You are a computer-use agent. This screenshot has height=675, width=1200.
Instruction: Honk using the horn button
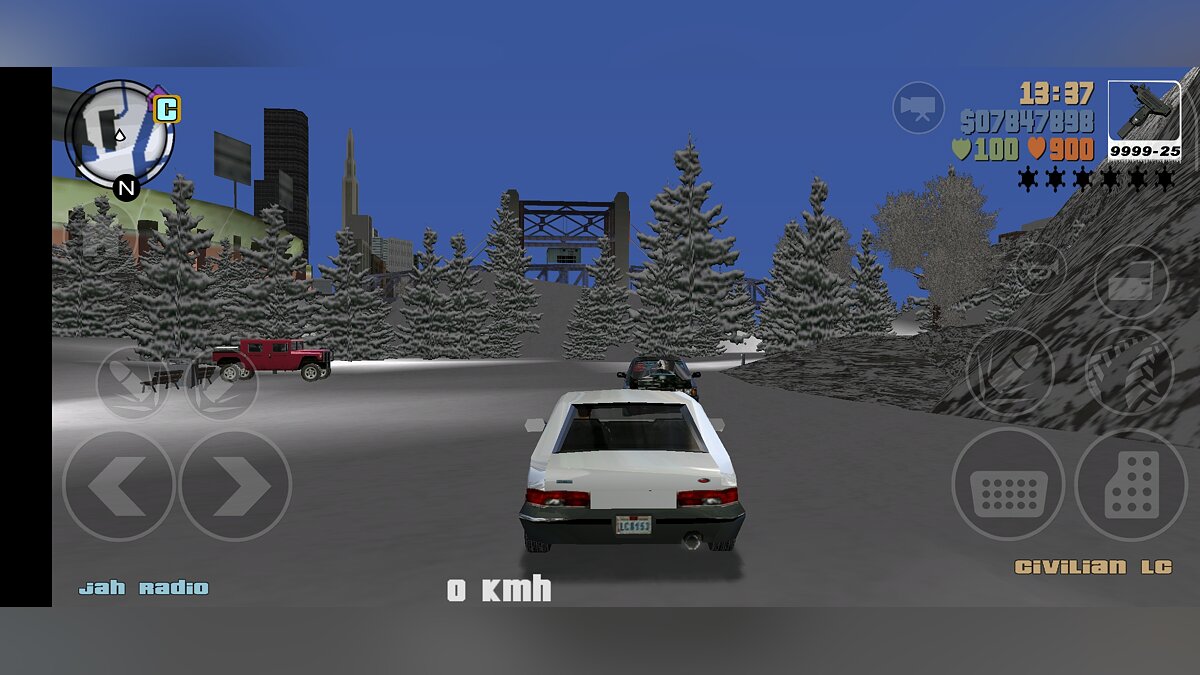click(x=1040, y=268)
